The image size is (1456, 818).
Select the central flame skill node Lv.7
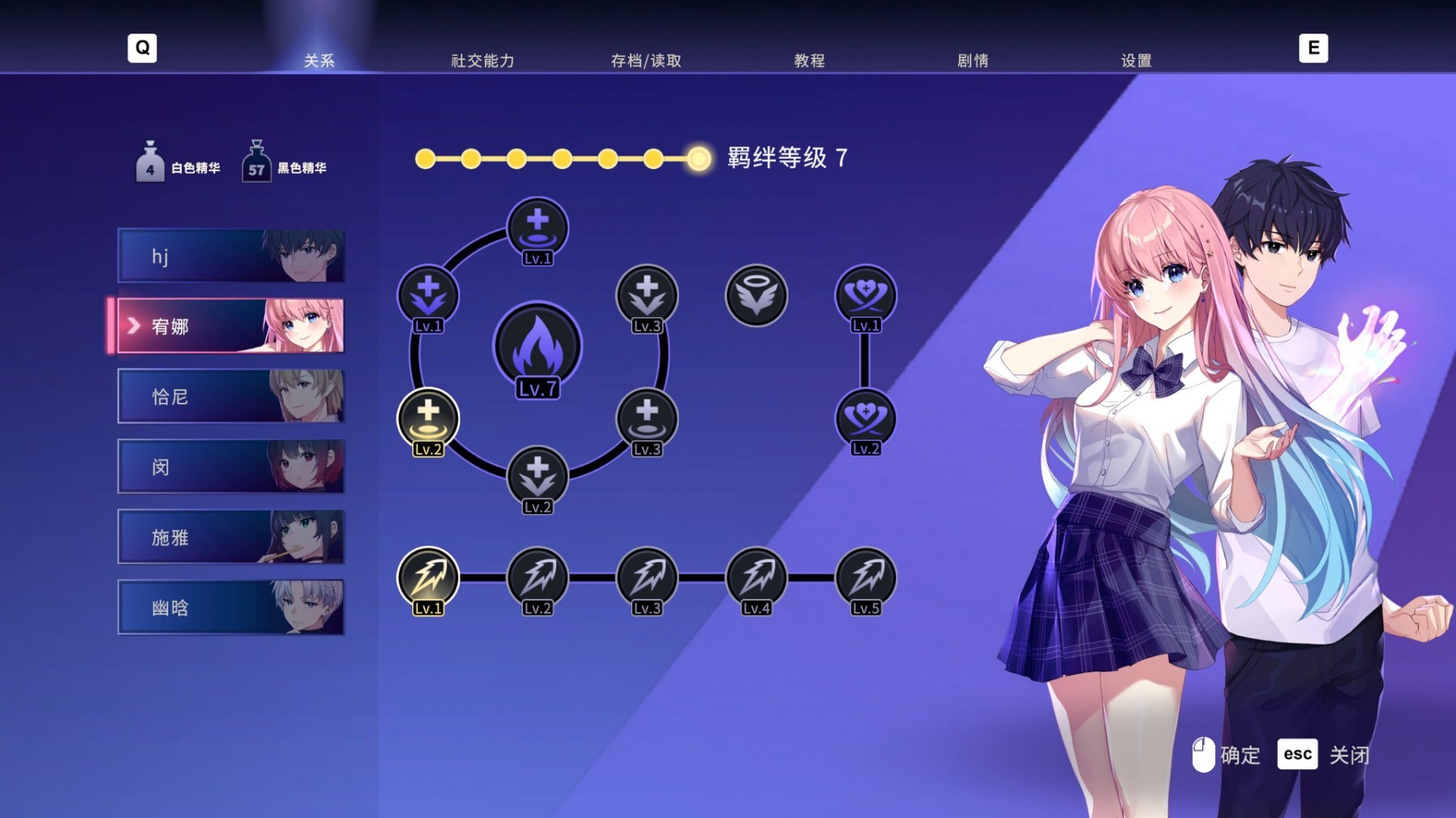537,346
